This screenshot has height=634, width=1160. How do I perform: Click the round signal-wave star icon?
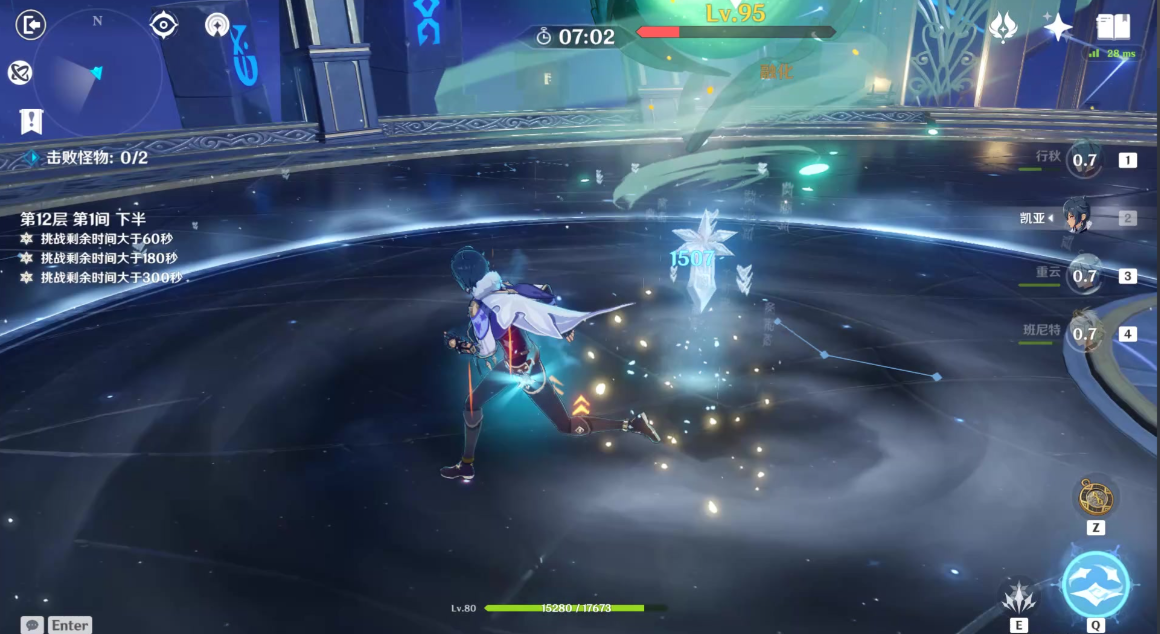pos(217,25)
